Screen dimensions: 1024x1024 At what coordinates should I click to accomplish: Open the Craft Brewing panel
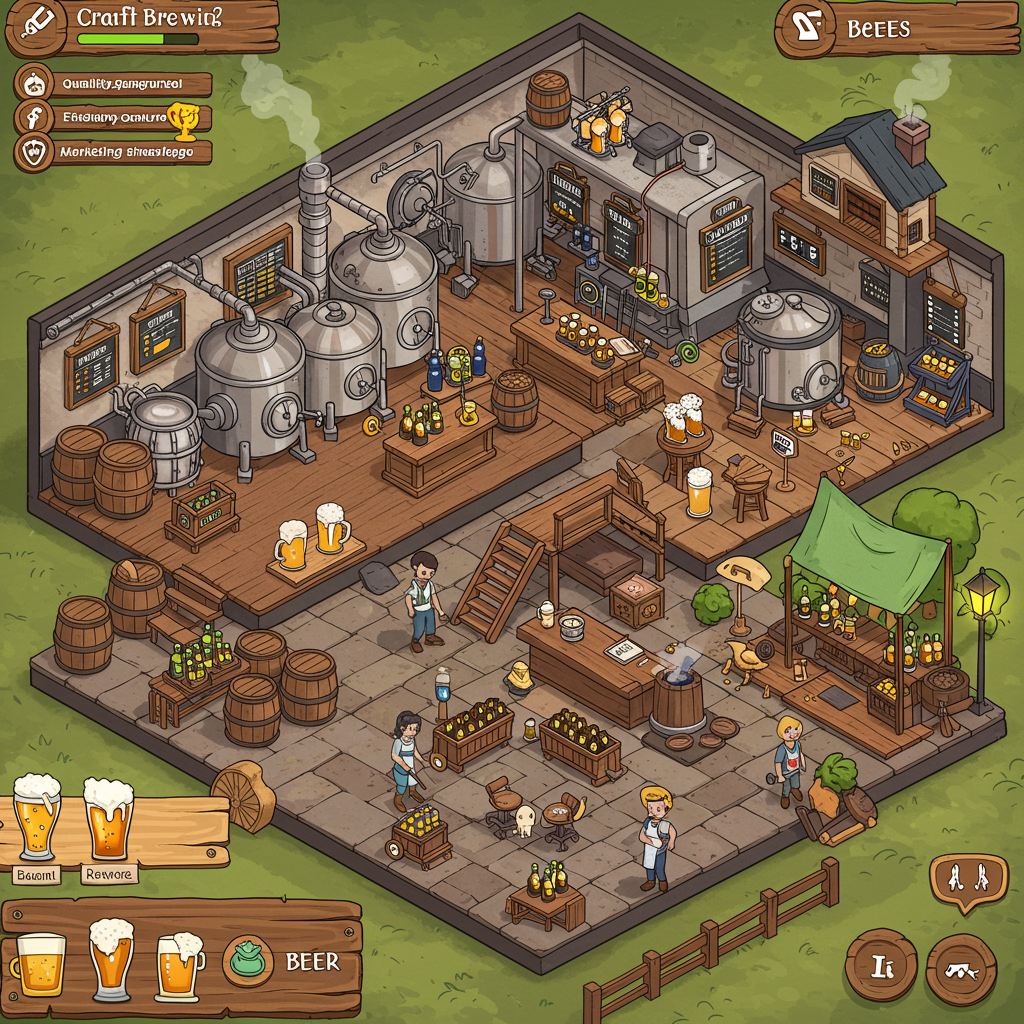coord(142,28)
